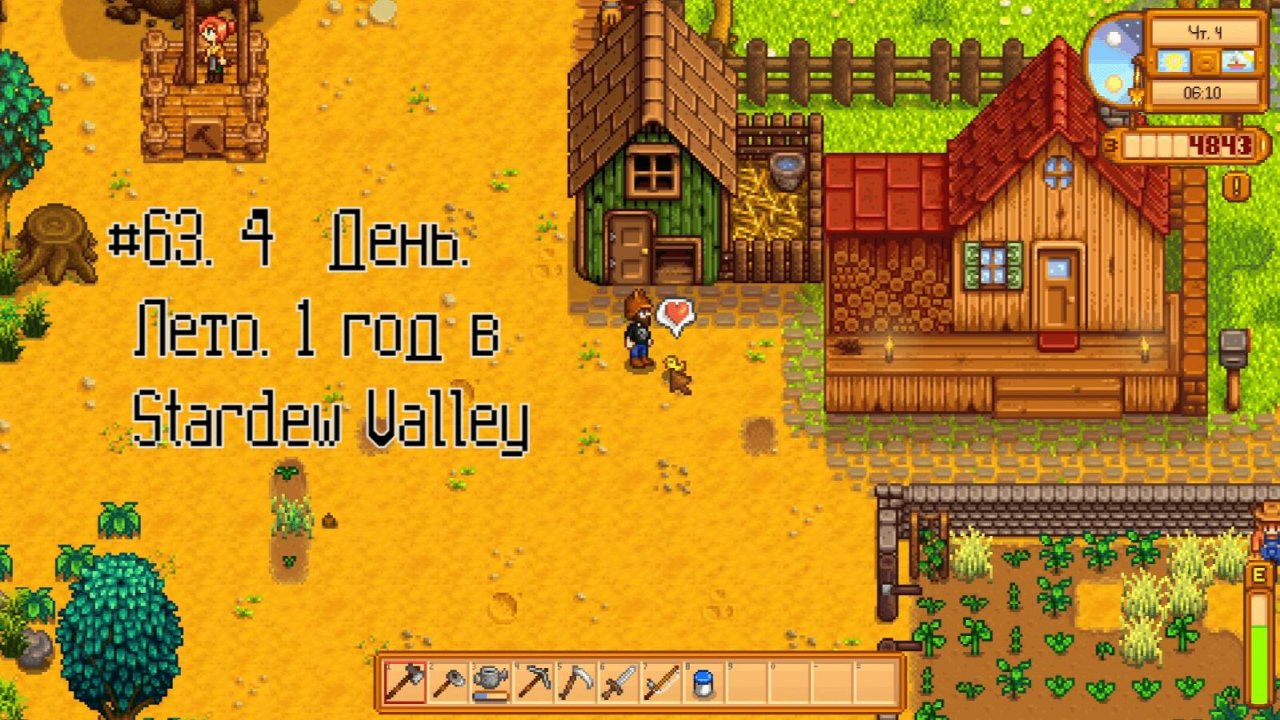1280x720 pixels.
Task: Equip the Hoe in toolbar slot 2
Action: pos(447,683)
